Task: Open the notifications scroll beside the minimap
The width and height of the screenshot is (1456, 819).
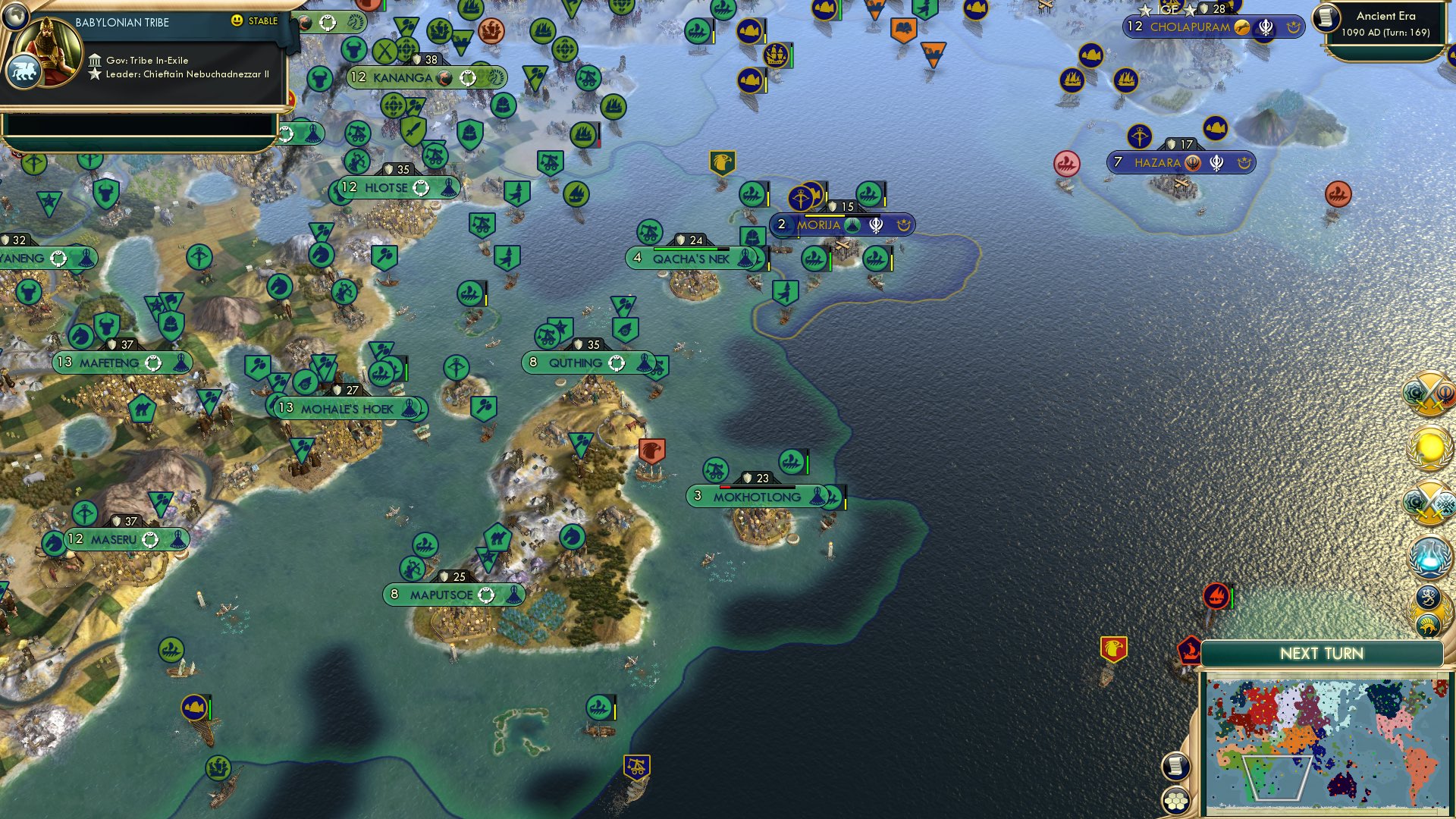Action: [1176, 767]
